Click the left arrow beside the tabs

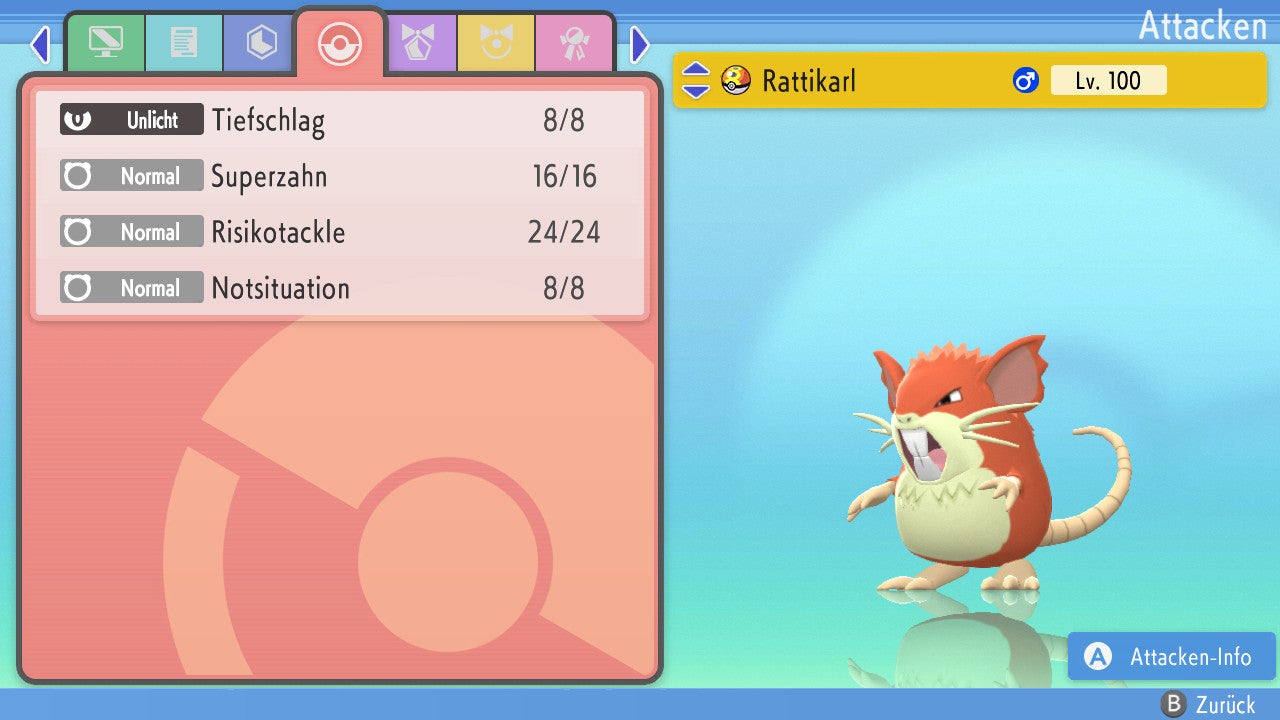point(40,44)
